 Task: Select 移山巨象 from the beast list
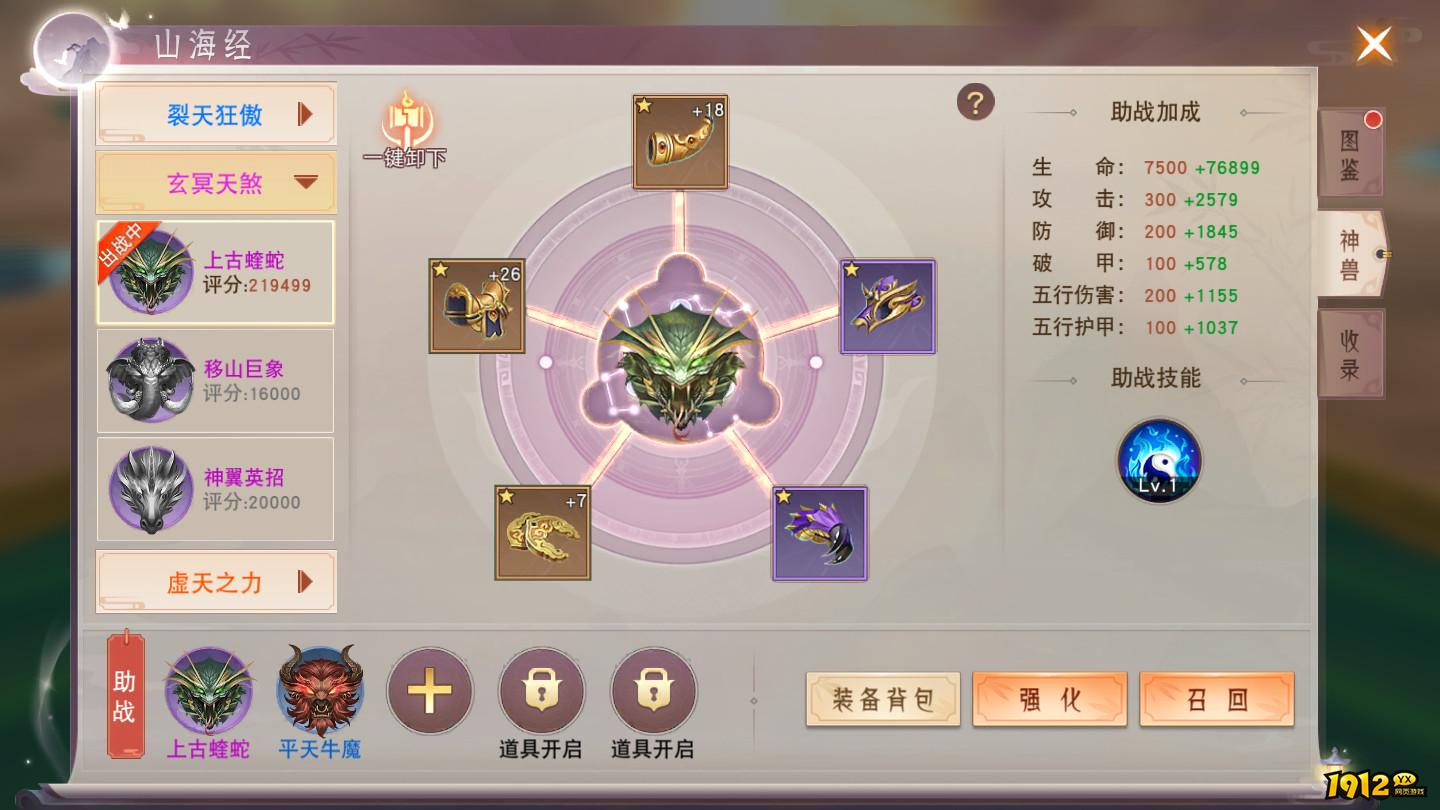[x=215, y=380]
